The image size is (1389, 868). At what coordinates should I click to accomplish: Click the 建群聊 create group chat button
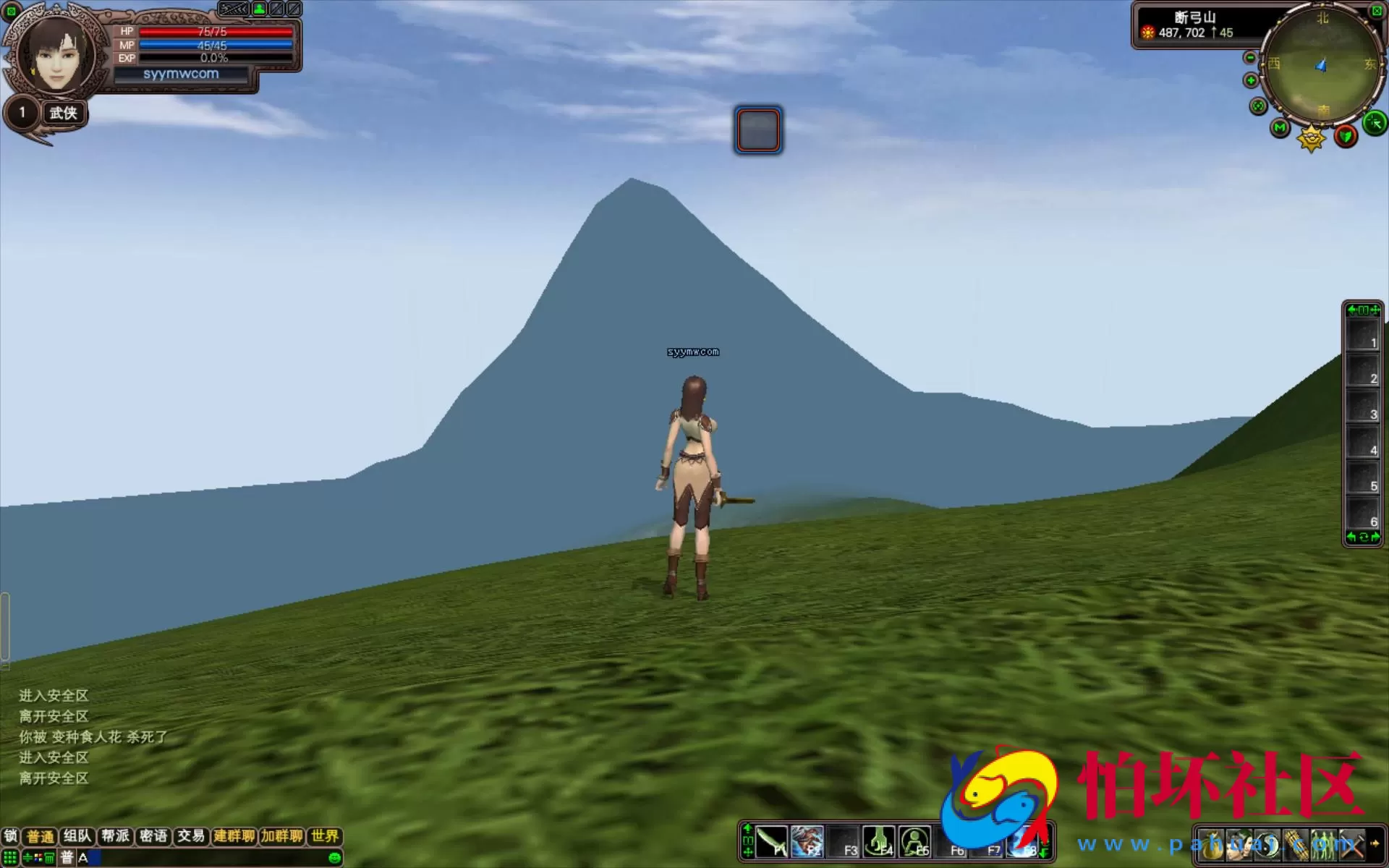(234, 836)
